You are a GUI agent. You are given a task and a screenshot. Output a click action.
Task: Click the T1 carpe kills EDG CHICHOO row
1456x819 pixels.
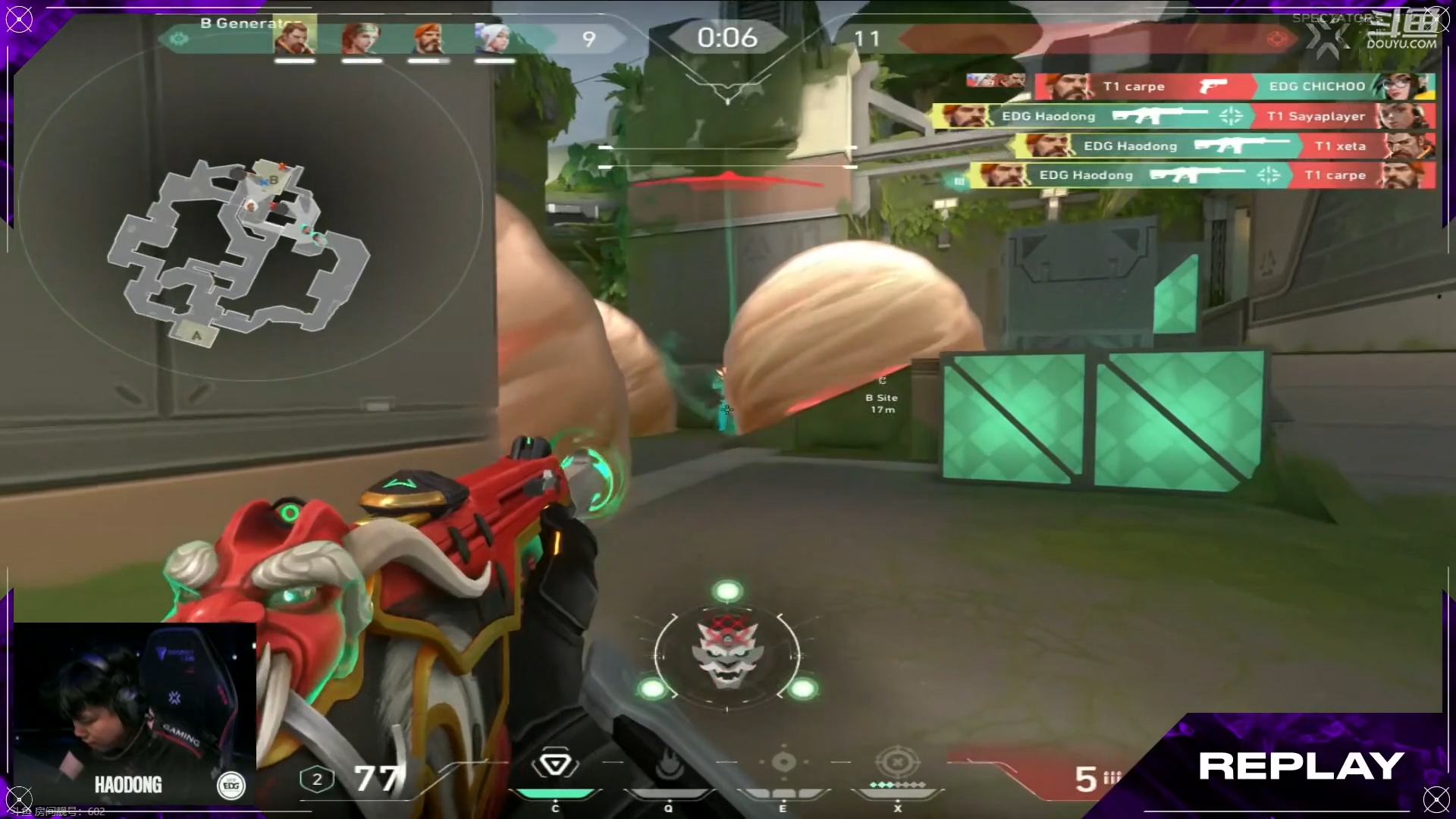1235,86
